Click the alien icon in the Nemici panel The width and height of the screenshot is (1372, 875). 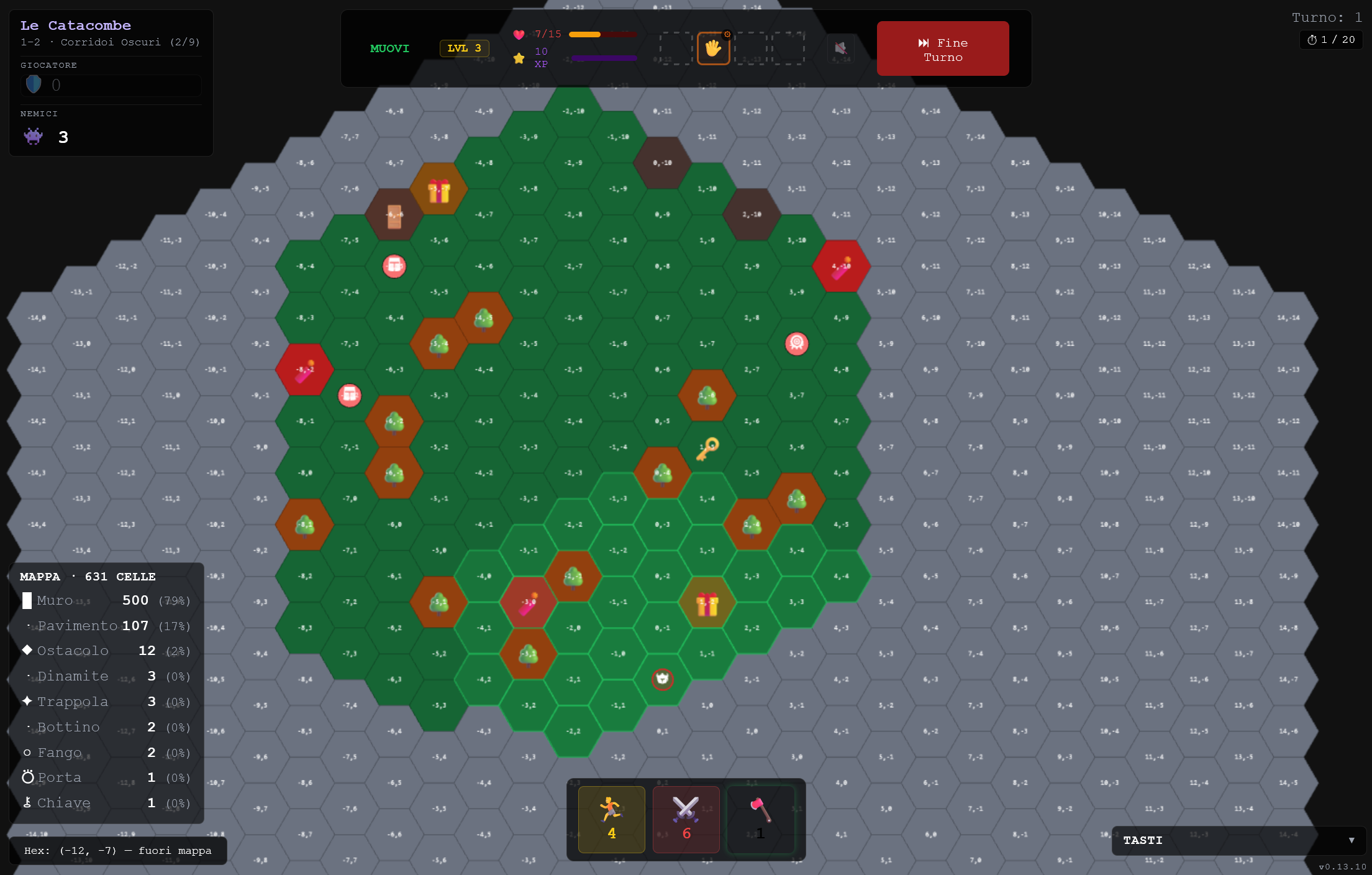pos(34,136)
